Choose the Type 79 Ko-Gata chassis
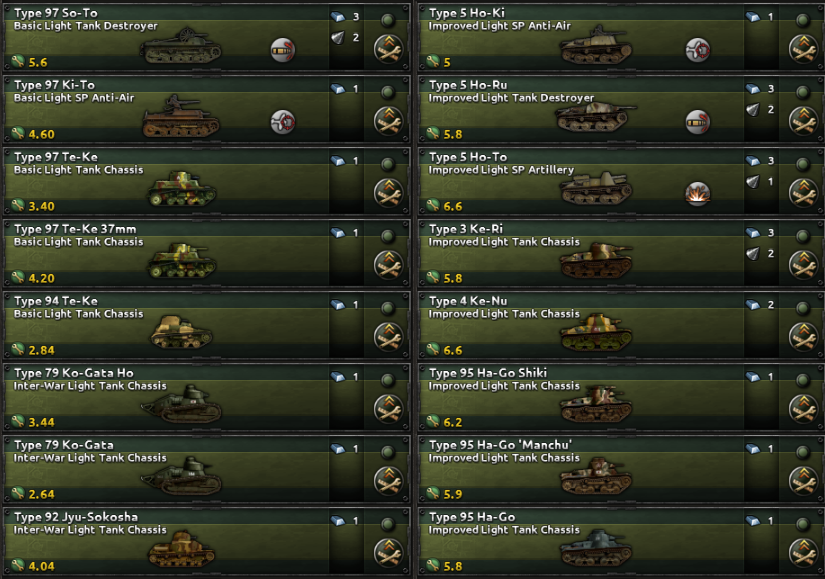Screen dimensions: 825x579 coord(170,470)
